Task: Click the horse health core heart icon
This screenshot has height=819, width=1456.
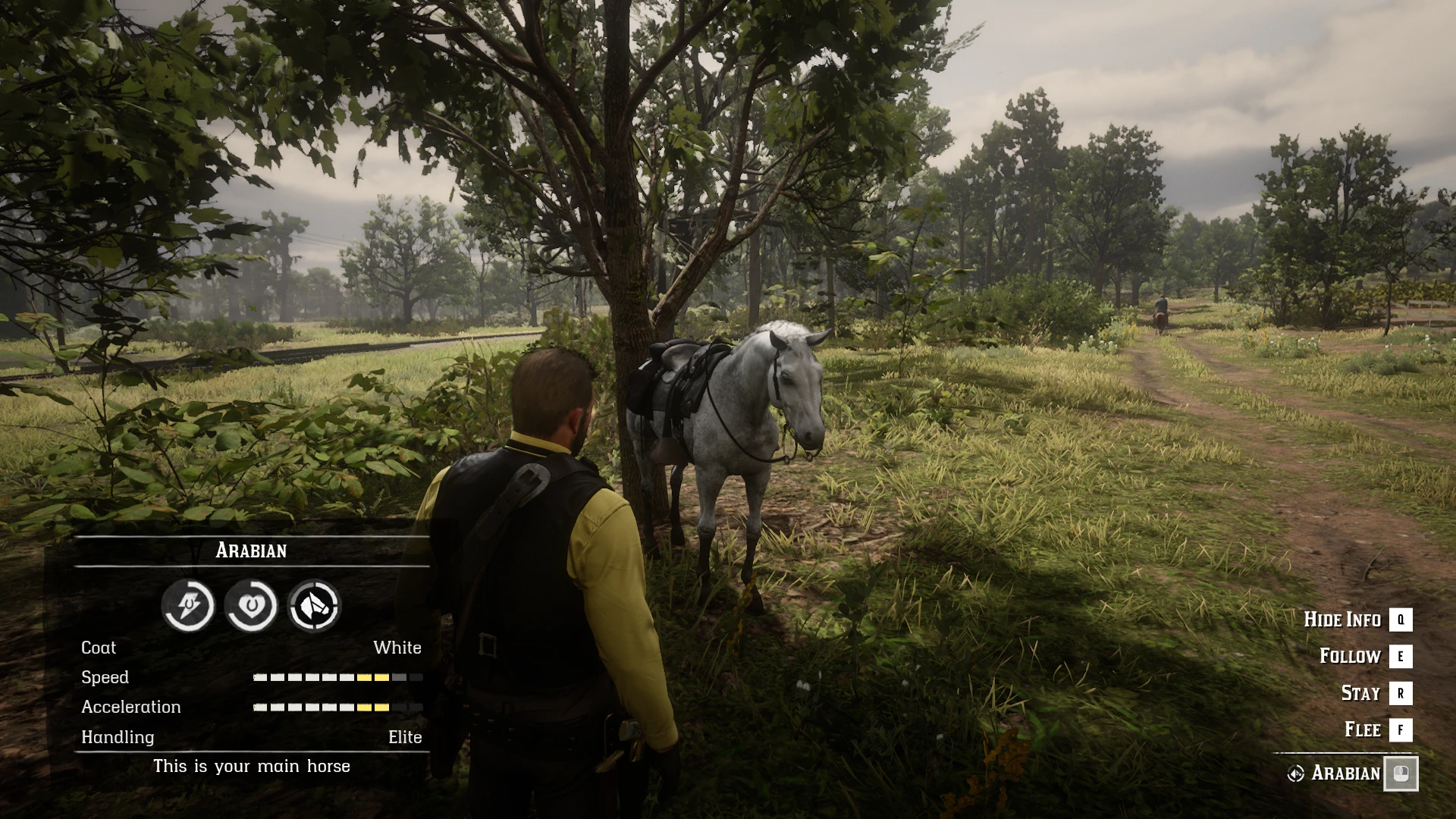Action: tap(251, 605)
